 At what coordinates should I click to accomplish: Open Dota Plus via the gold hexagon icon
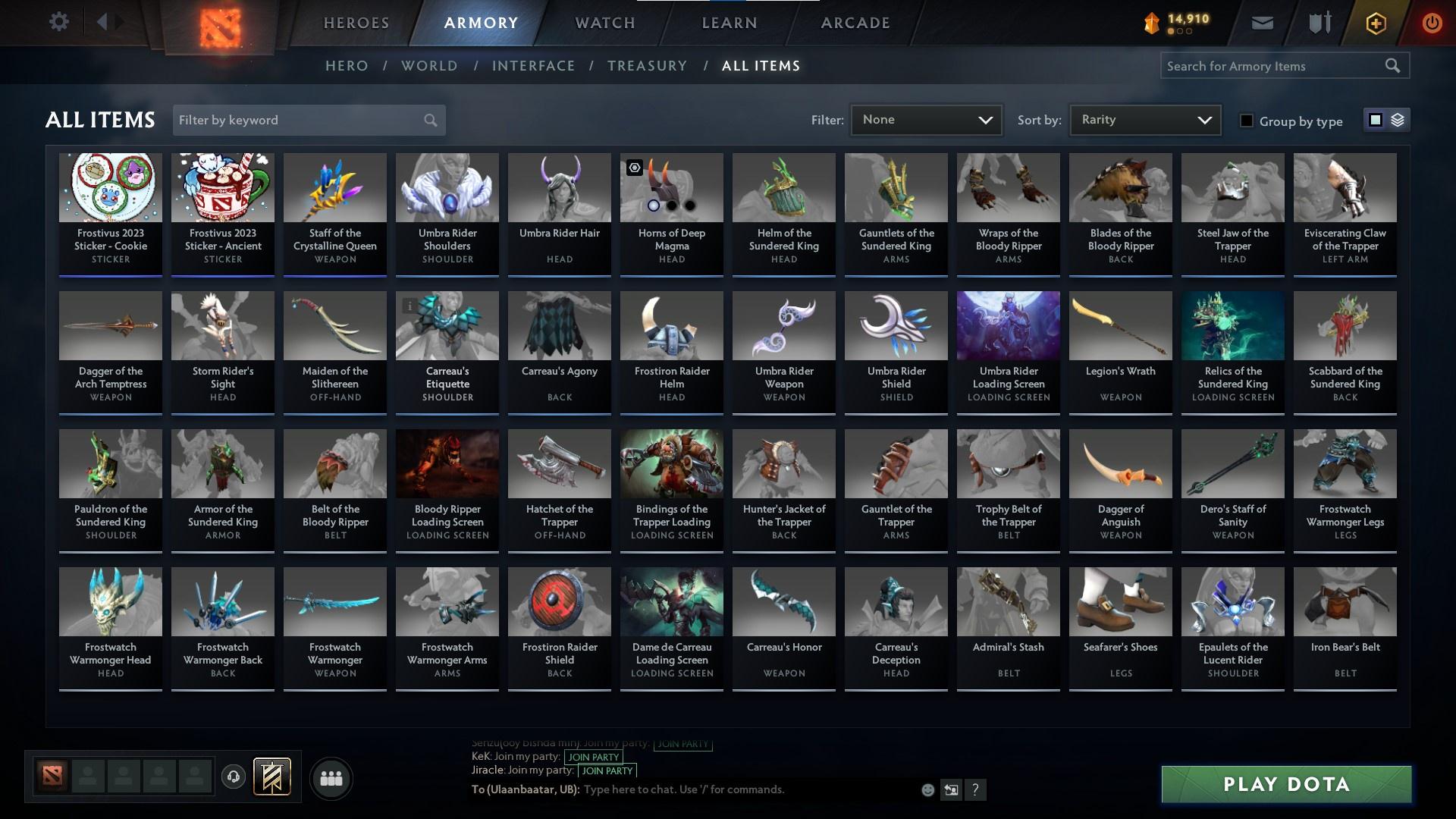(1375, 22)
